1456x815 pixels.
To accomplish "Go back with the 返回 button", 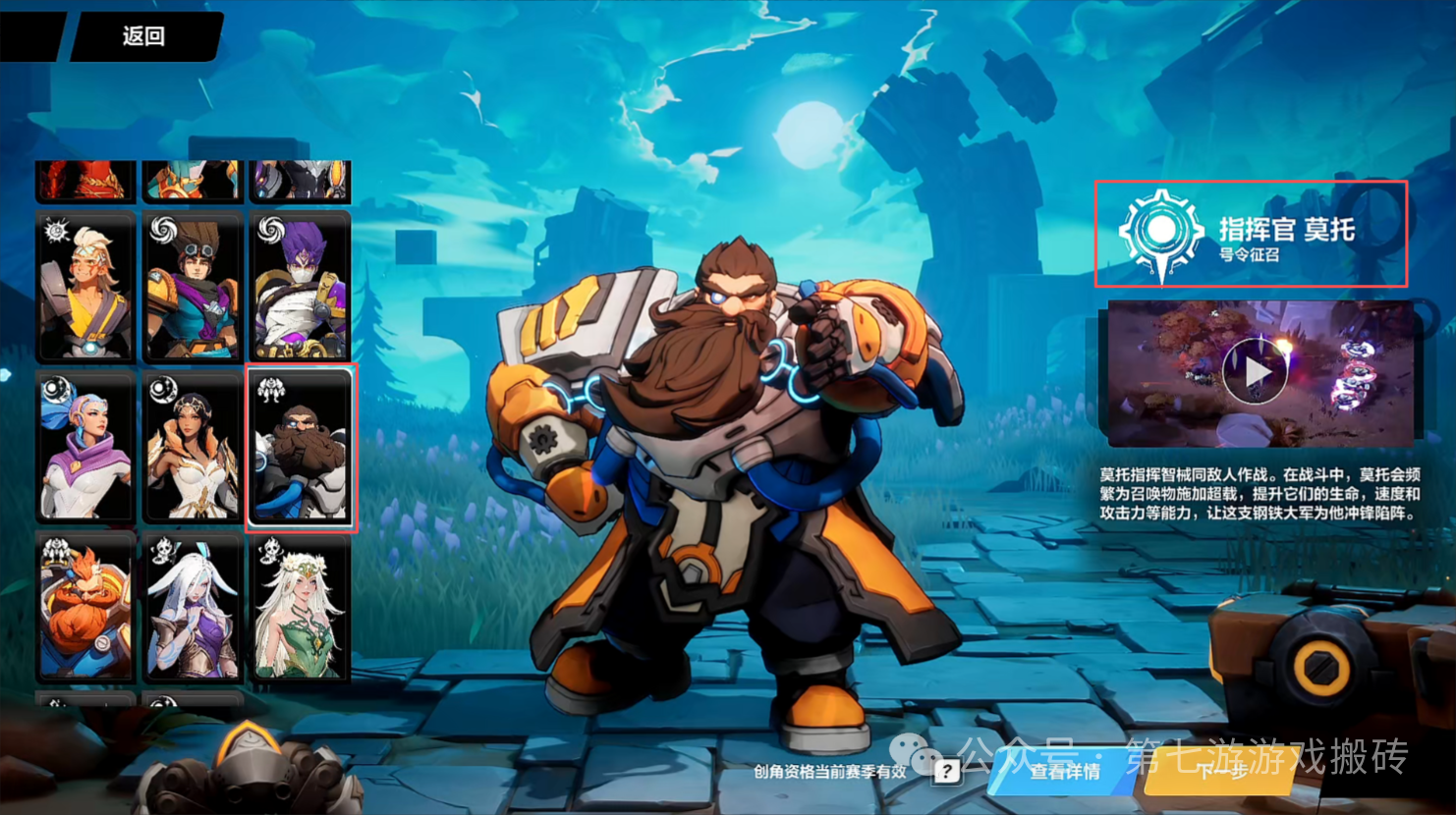I will click(x=143, y=36).
